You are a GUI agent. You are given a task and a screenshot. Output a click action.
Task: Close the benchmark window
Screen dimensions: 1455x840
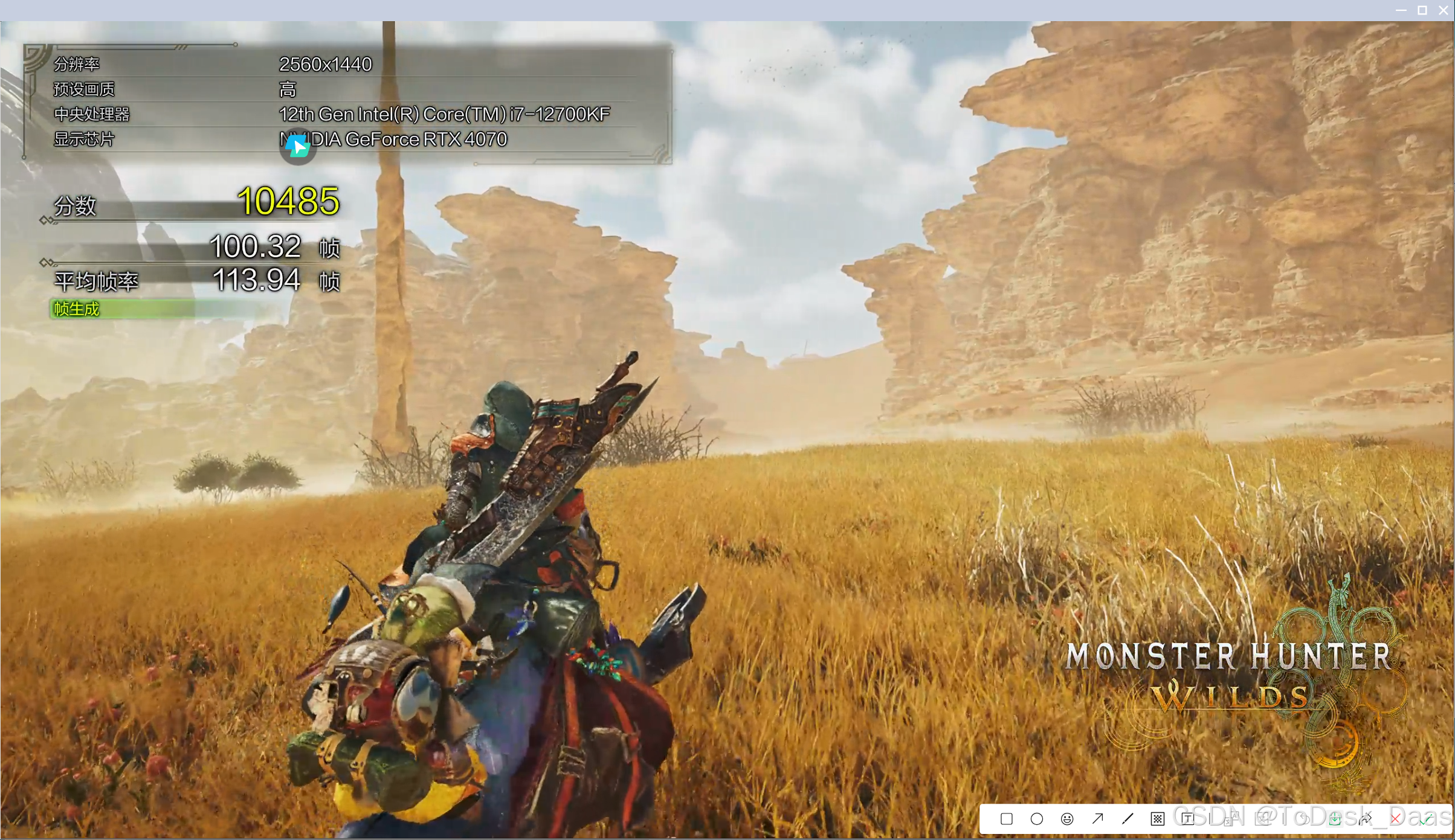tap(1443, 10)
